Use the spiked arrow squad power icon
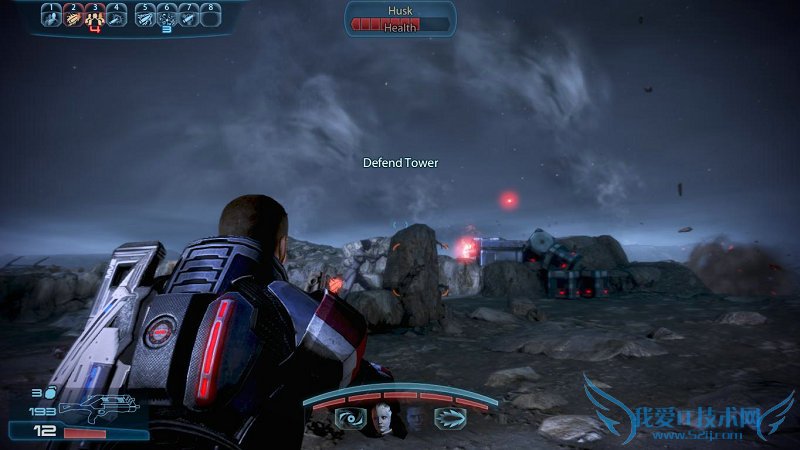 click(448, 418)
